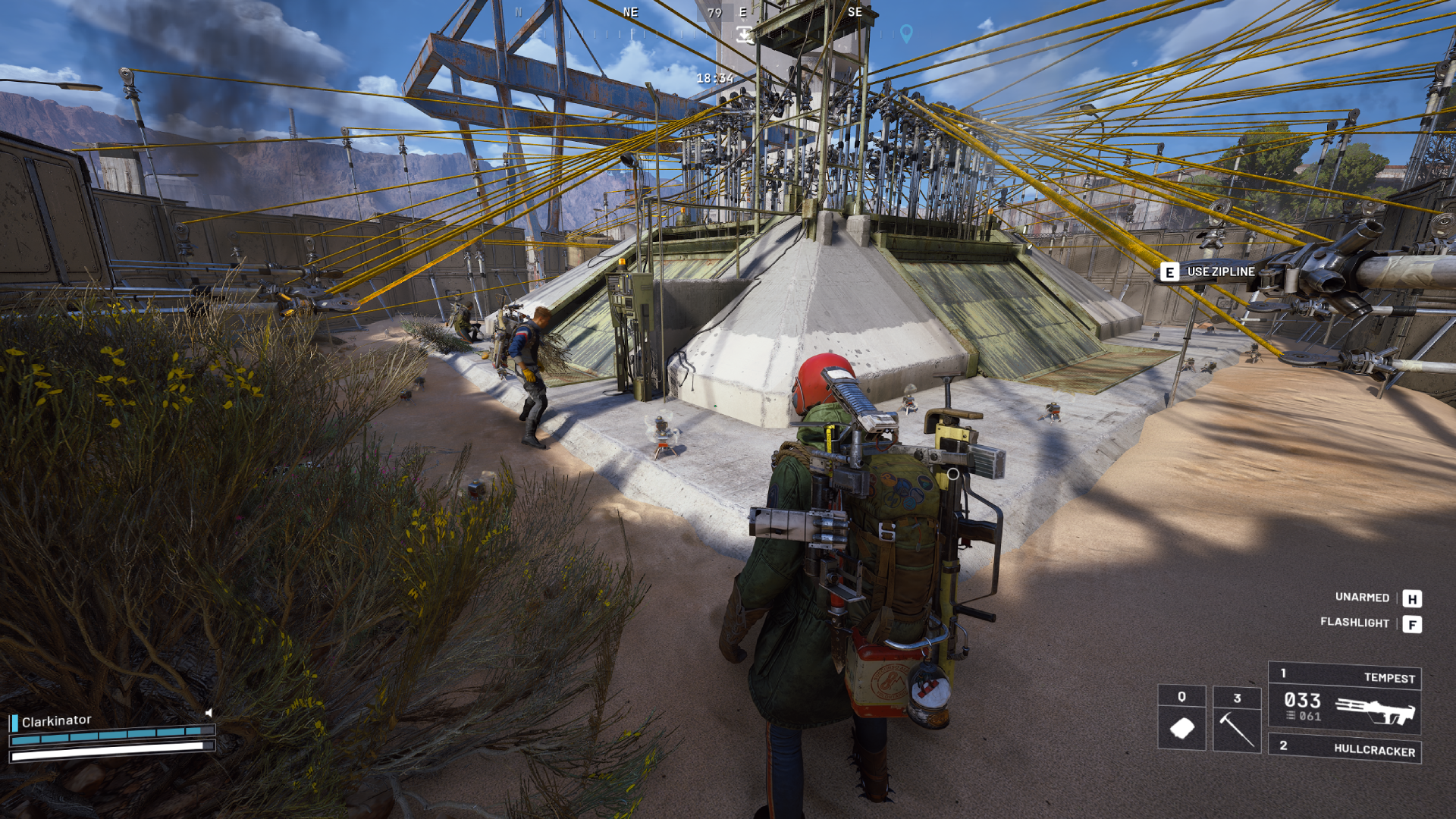Click Clarkinator's player name
1456x819 pixels.
coord(55,721)
